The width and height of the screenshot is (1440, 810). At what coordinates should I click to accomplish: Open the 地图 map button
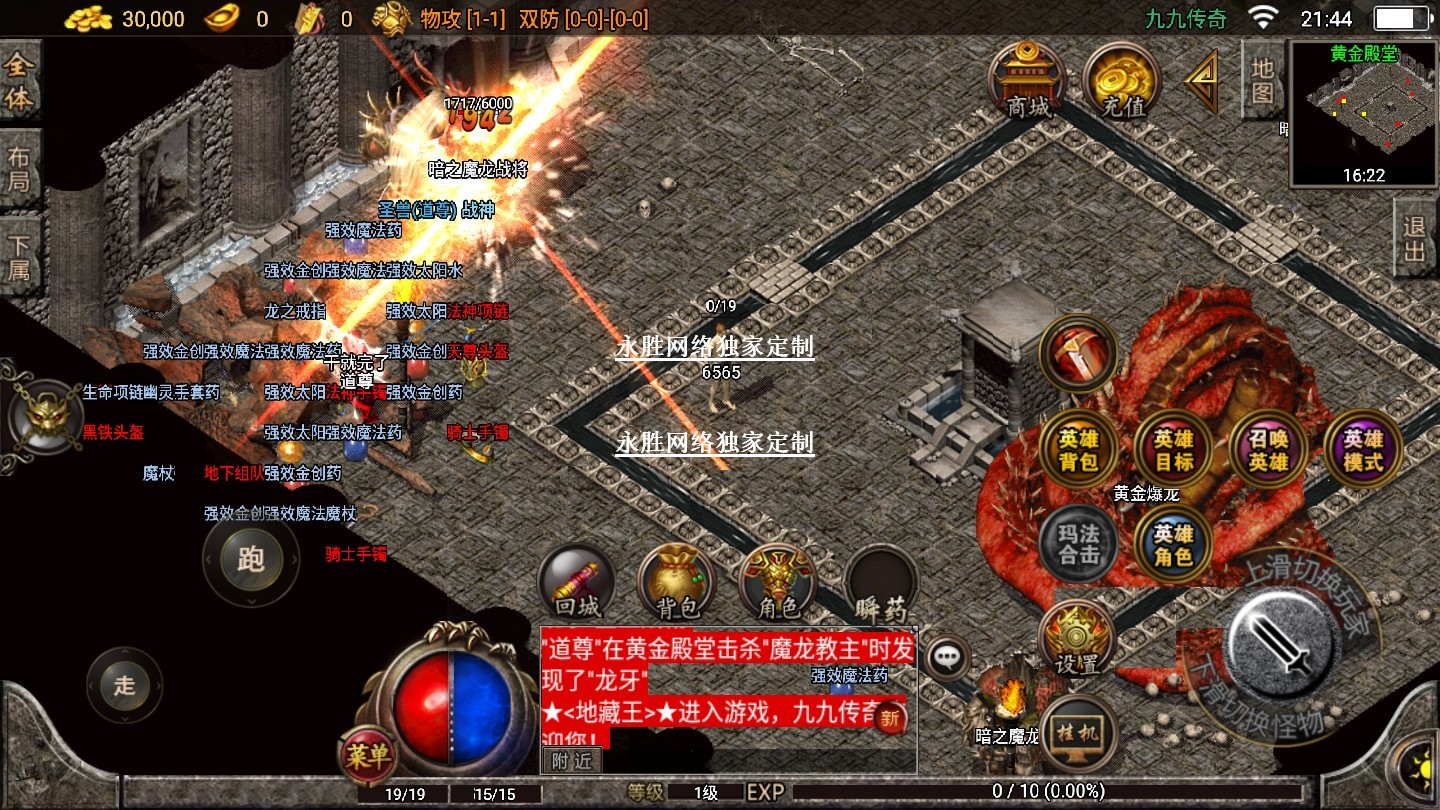(x=1262, y=82)
